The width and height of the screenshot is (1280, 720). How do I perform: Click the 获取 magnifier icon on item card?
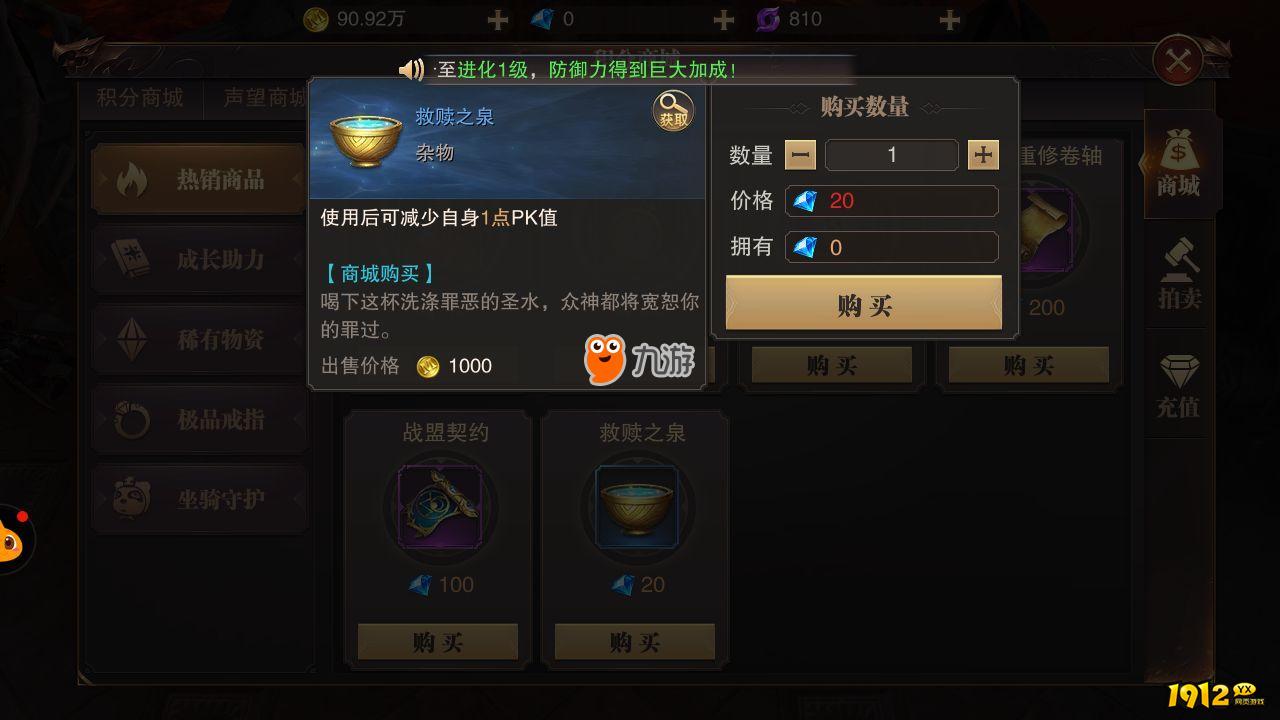click(672, 110)
